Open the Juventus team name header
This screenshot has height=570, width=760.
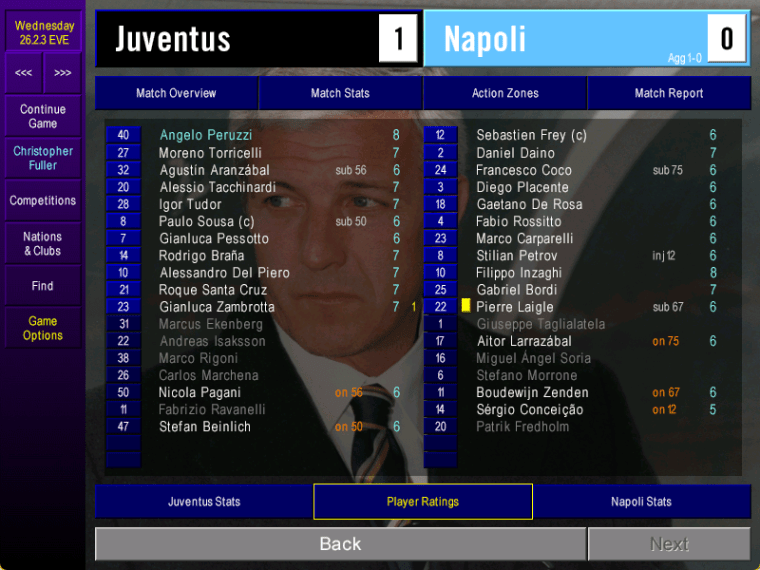[173, 39]
